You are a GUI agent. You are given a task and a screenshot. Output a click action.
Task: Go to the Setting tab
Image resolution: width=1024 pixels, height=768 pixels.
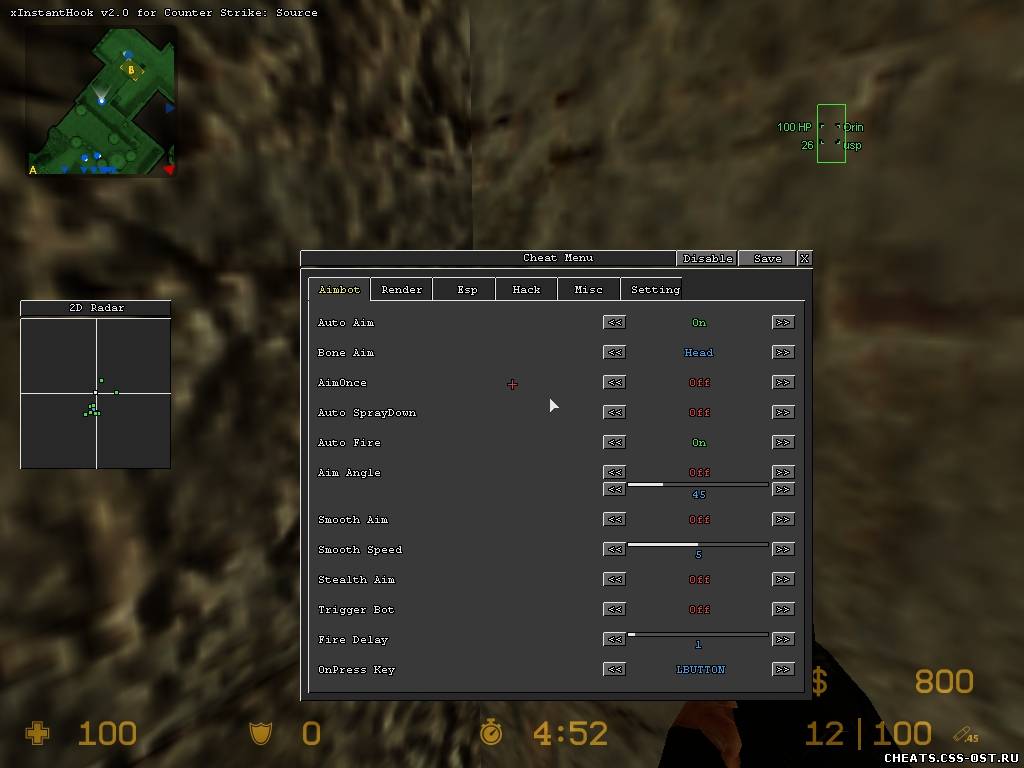tap(655, 290)
